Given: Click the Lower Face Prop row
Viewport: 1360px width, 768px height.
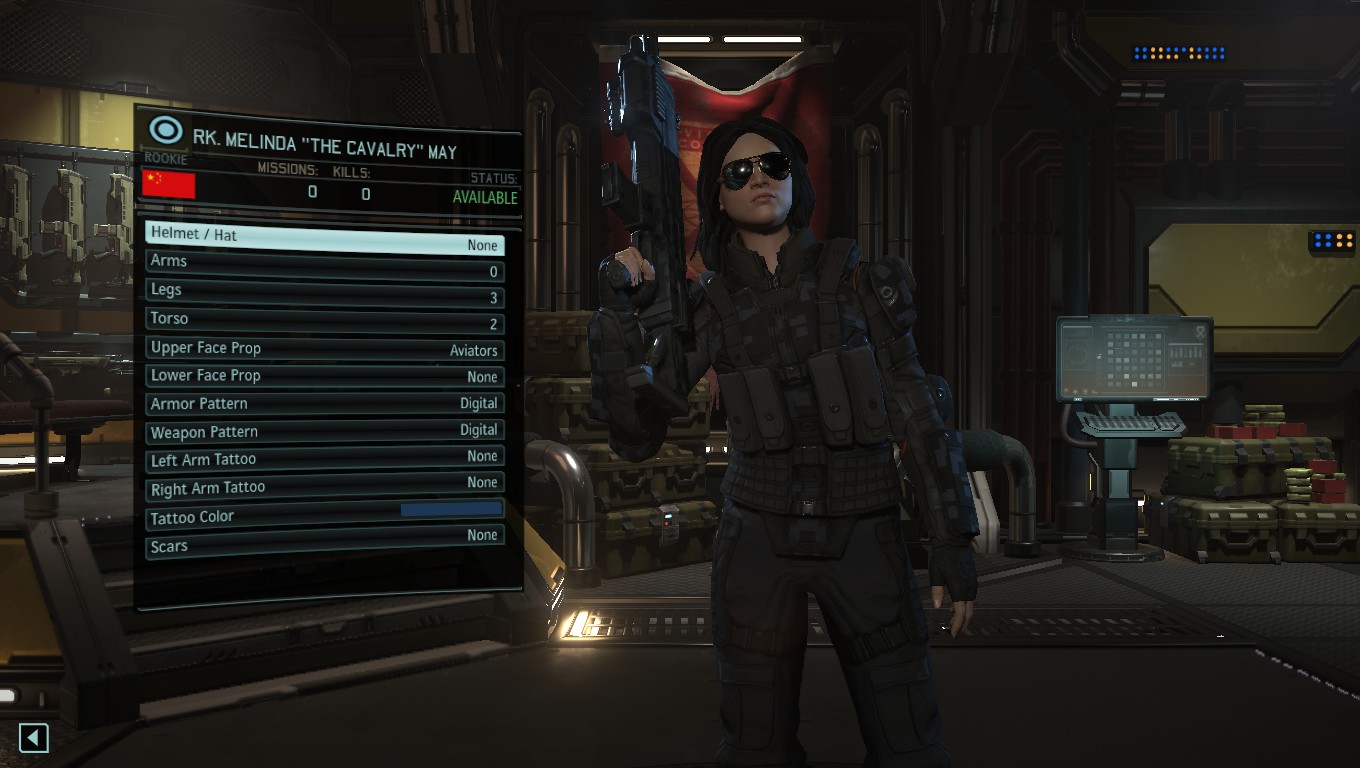Looking at the screenshot, I should pos(324,376).
